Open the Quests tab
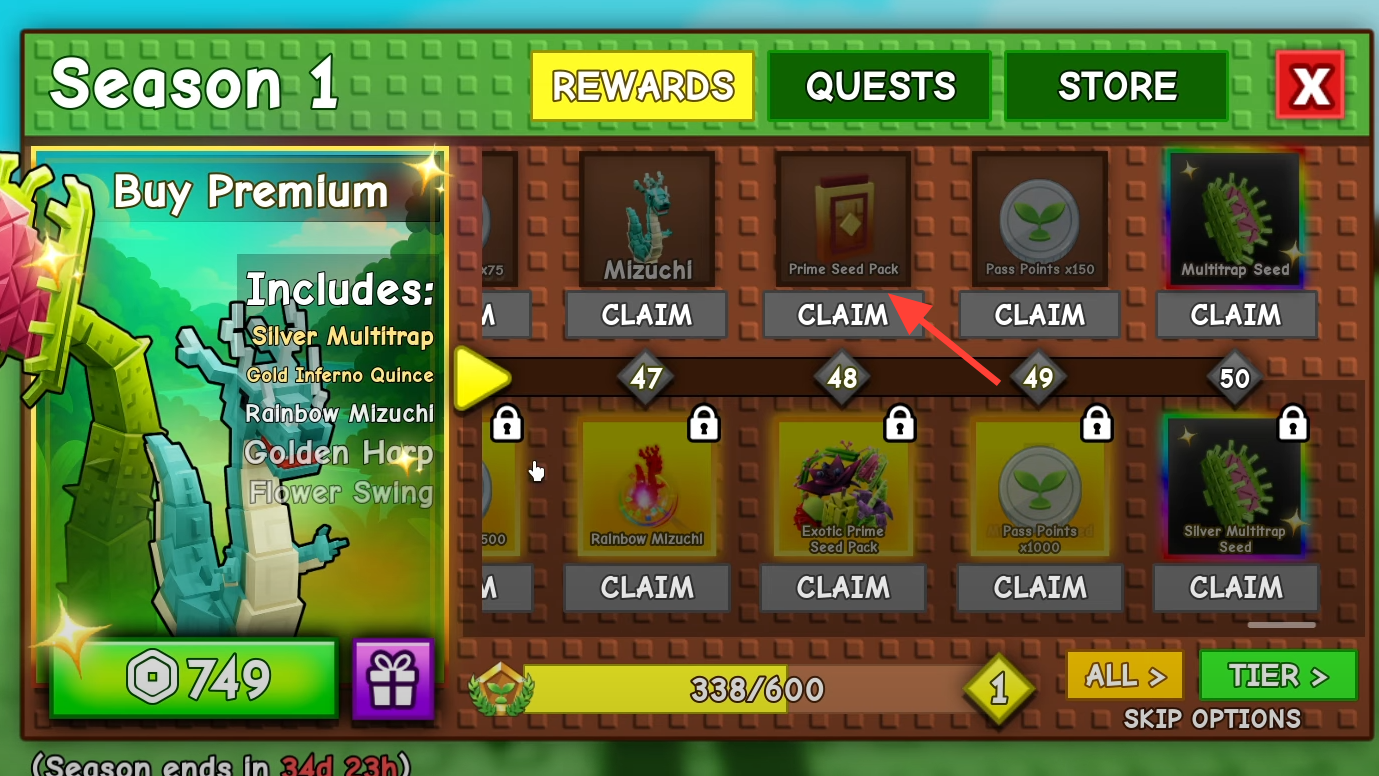Image resolution: width=1379 pixels, height=776 pixels. [879, 86]
